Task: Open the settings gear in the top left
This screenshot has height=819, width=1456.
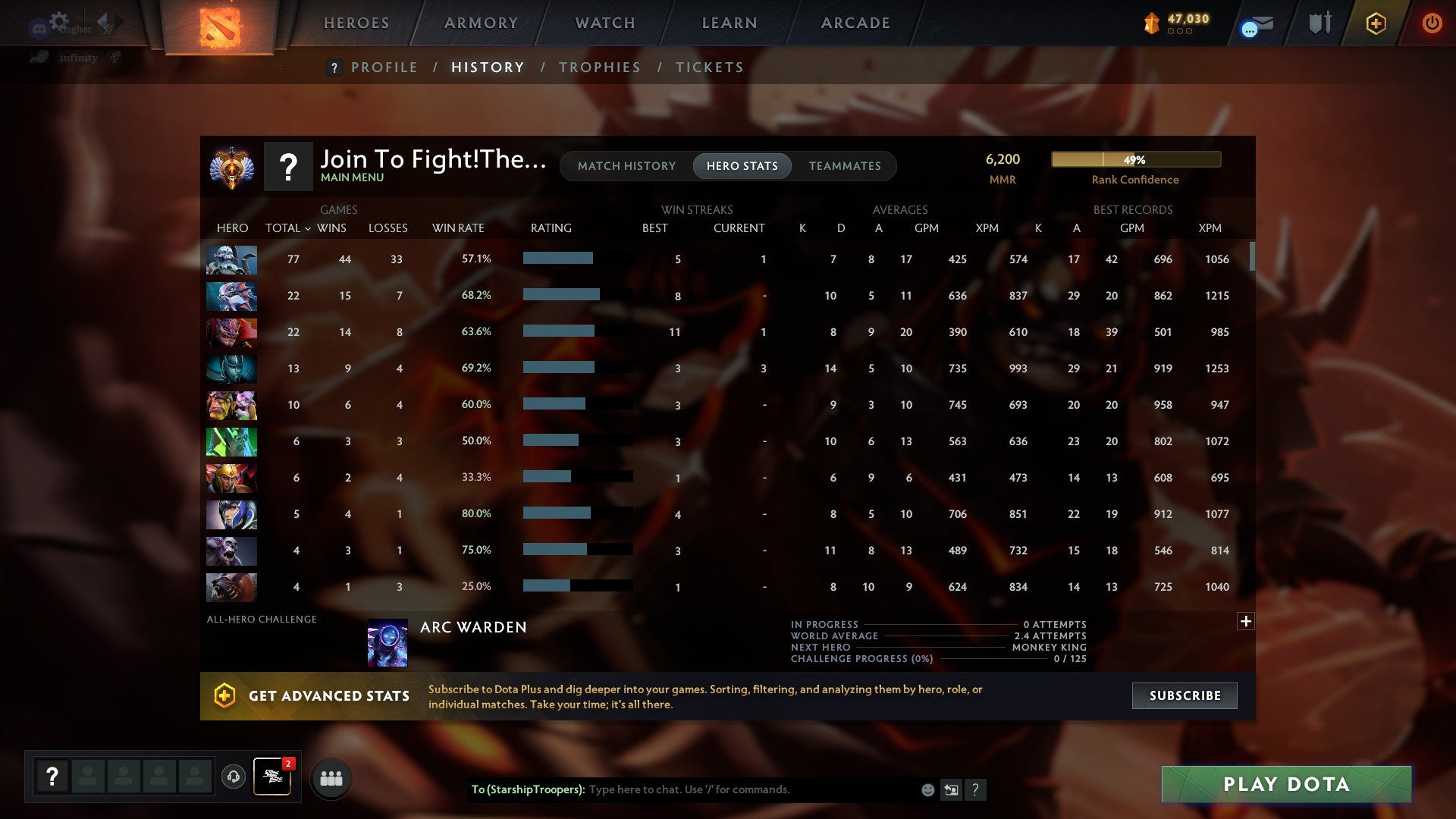Action: (59, 21)
